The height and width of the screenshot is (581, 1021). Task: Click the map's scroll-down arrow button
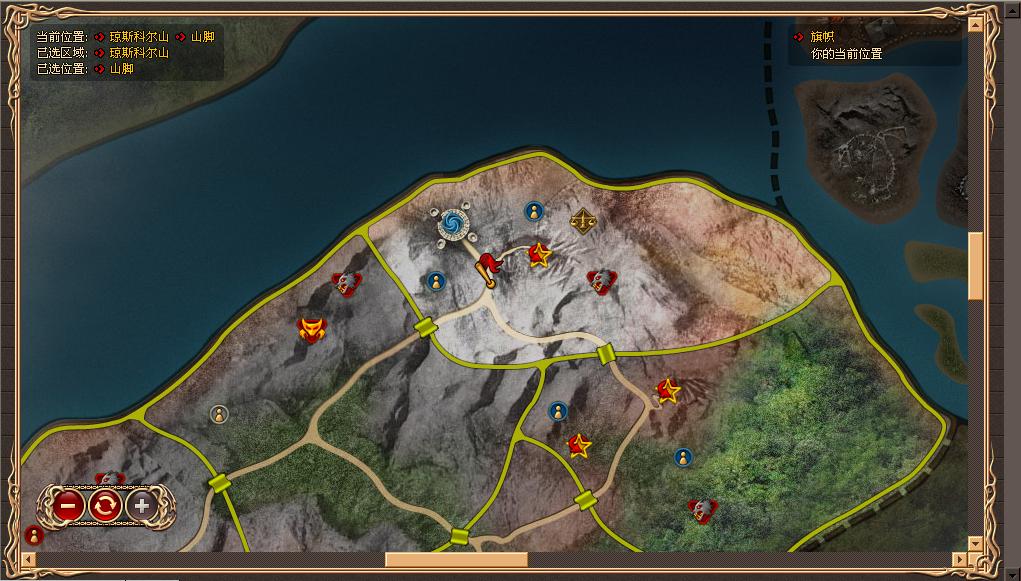click(x=976, y=543)
